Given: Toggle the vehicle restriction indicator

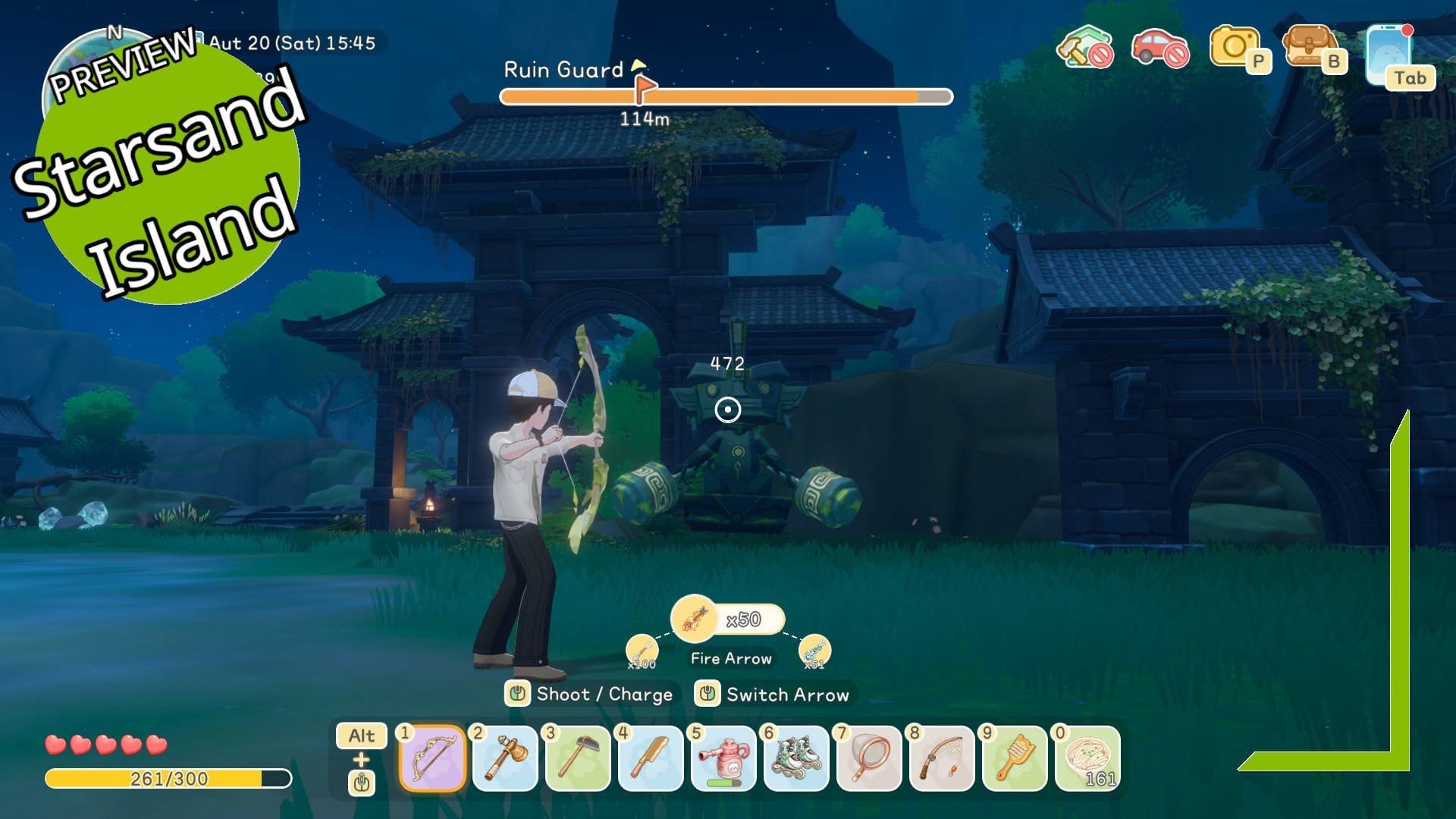Looking at the screenshot, I should [x=1159, y=47].
